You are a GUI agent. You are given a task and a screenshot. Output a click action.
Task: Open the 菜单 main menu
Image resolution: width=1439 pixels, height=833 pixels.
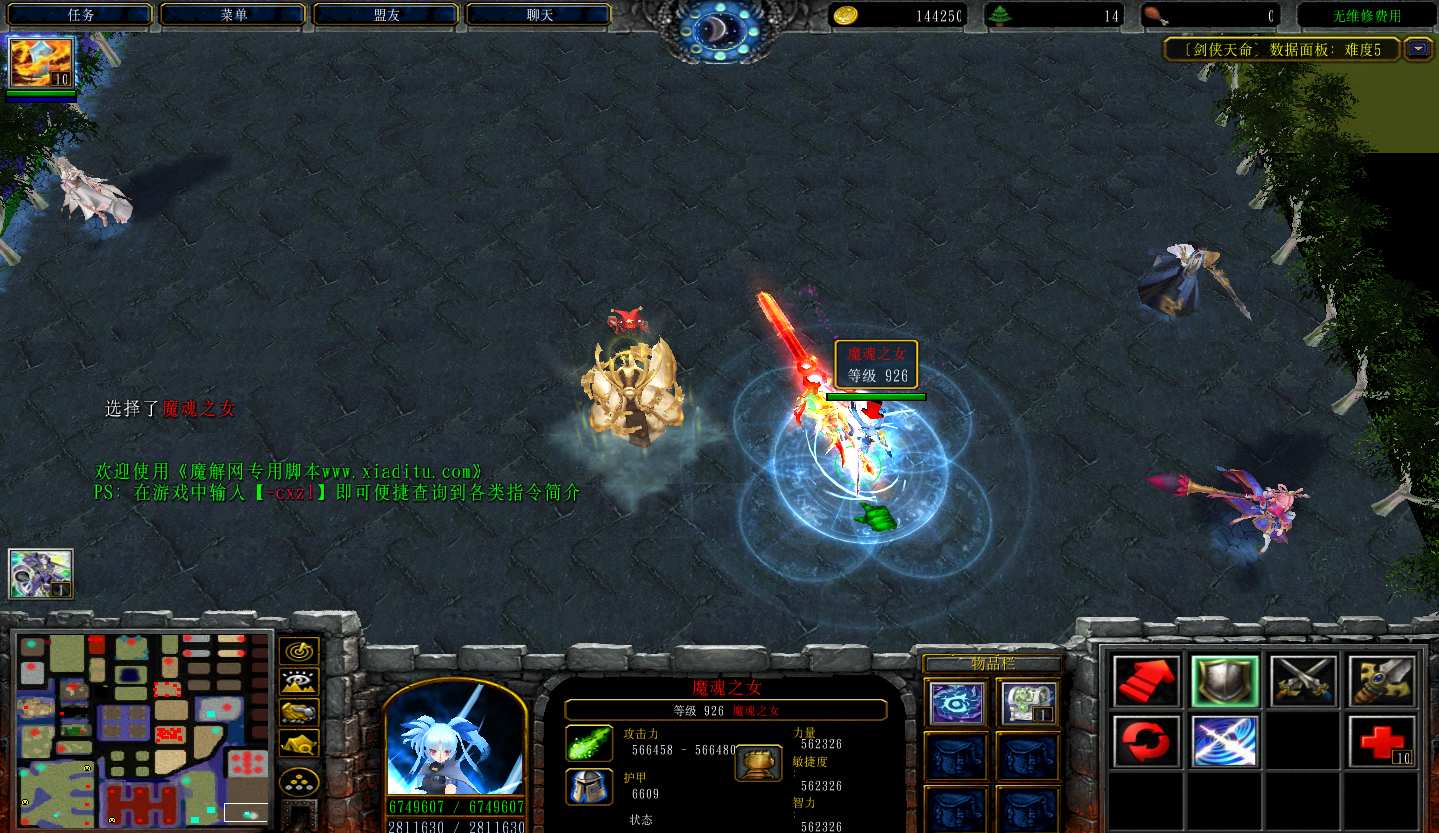point(233,15)
